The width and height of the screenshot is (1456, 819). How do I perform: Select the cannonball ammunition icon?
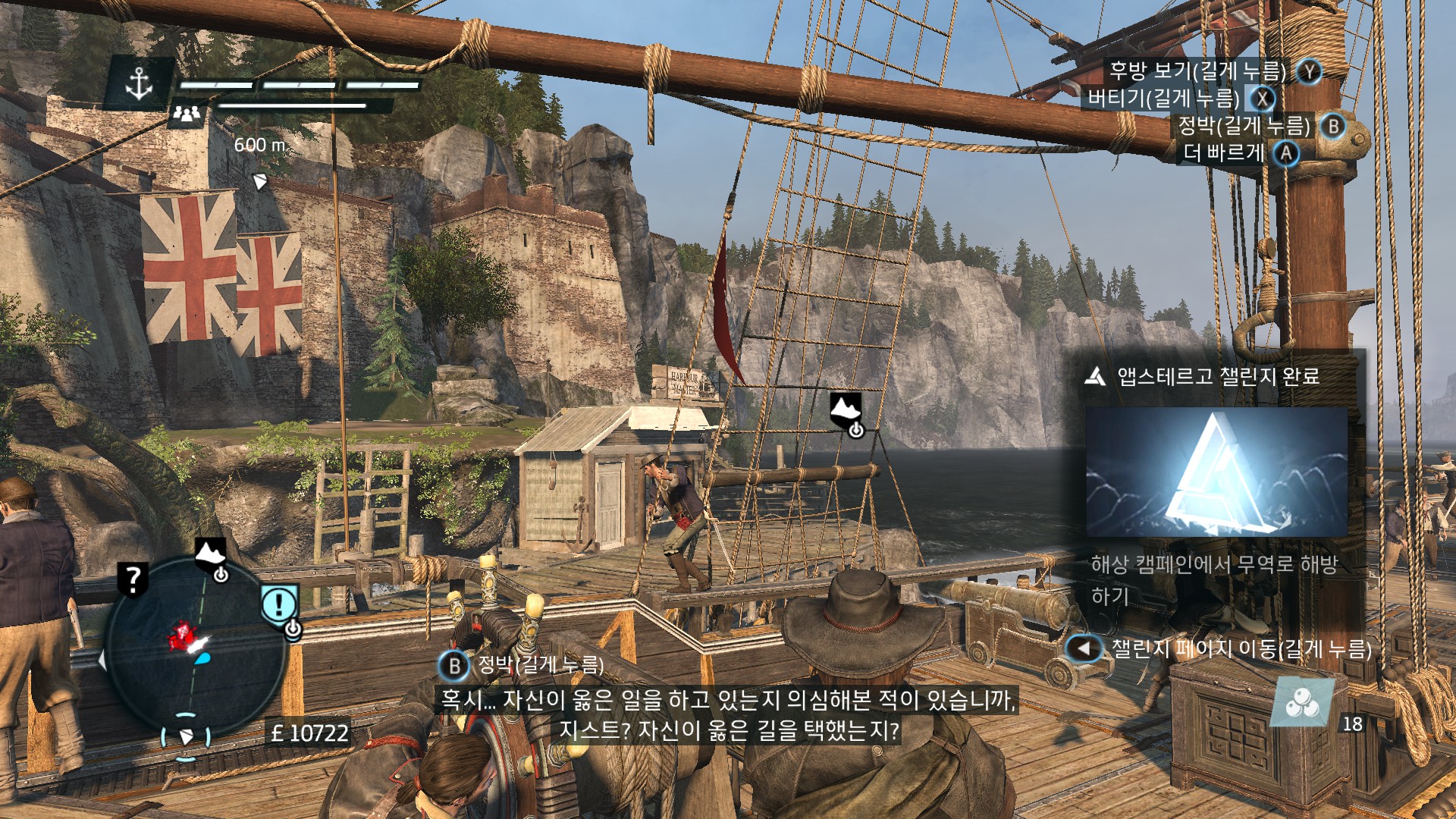[x=1302, y=703]
